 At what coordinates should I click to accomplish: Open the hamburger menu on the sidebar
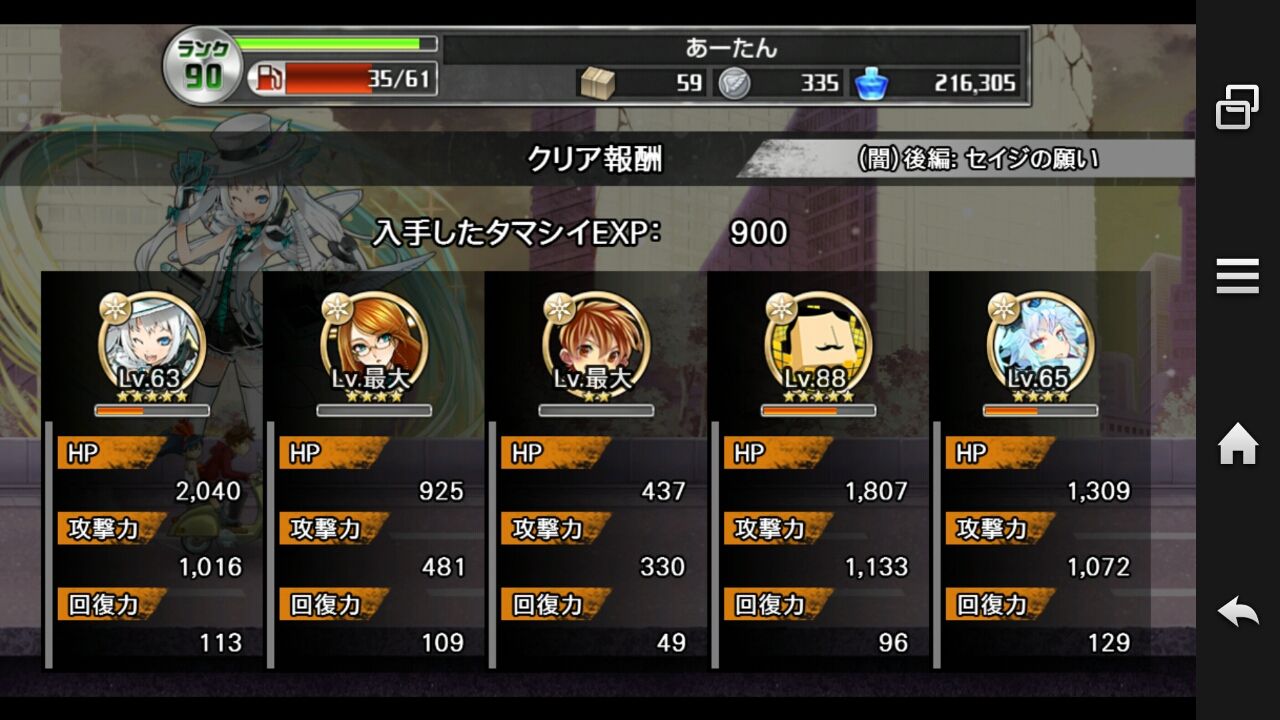coord(1237,275)
